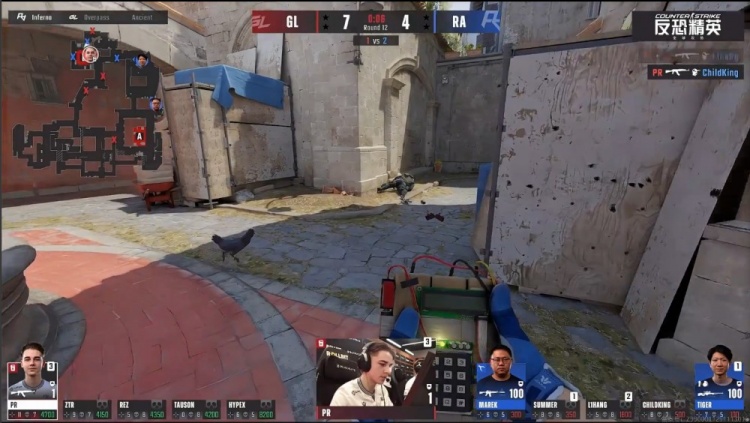750x423 pixels.
Task: Click the PR player webcam thumbnail
Action: point(376,378)
